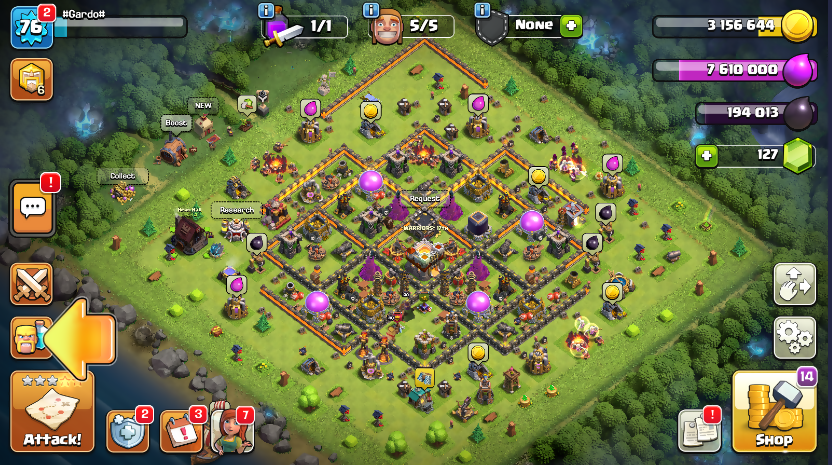
Task: Buy a shield using the plus beside None
Action: 571,26
